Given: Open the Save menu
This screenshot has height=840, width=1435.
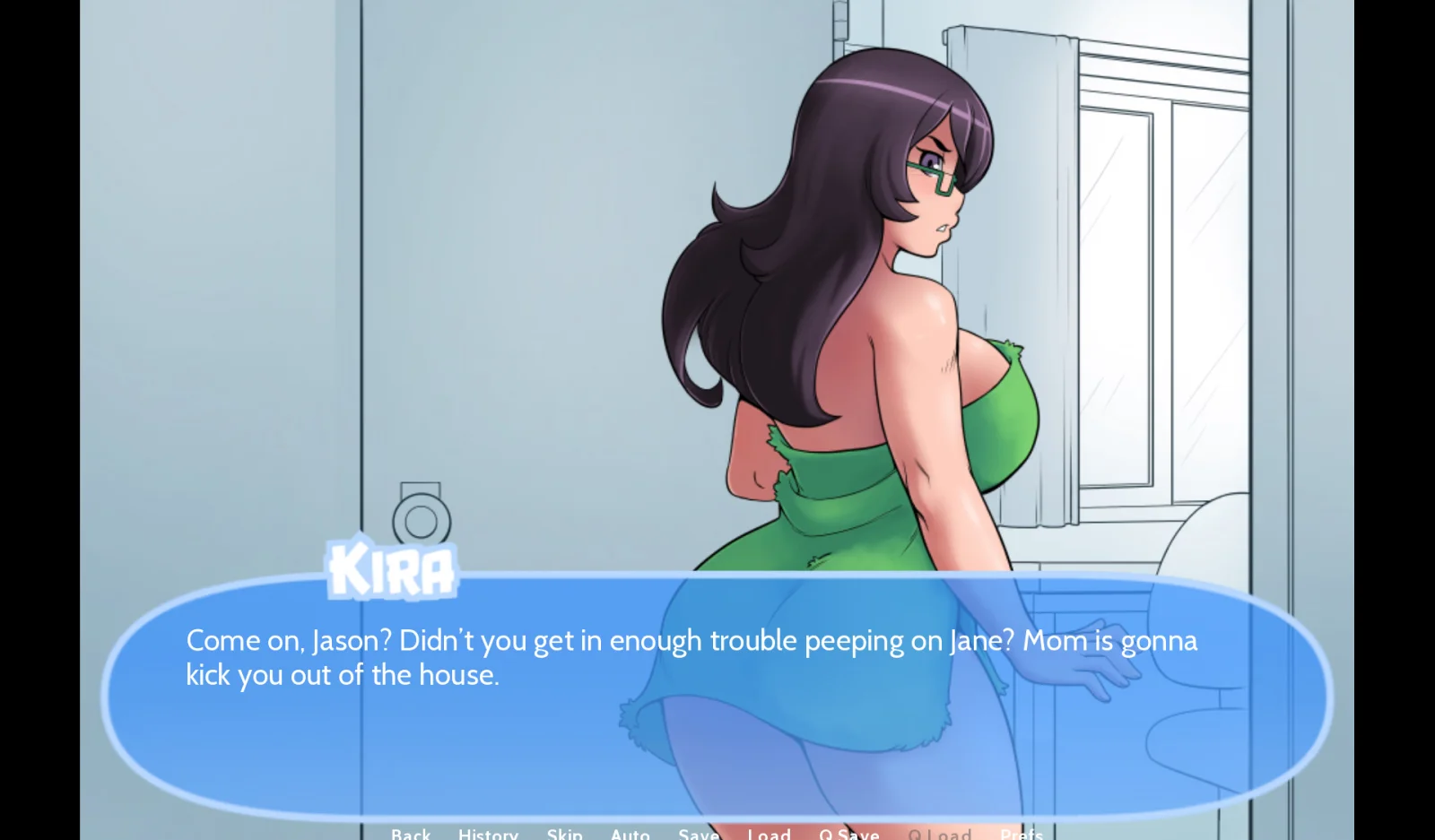Looking at the screenshot, I should tap(699, 834).
